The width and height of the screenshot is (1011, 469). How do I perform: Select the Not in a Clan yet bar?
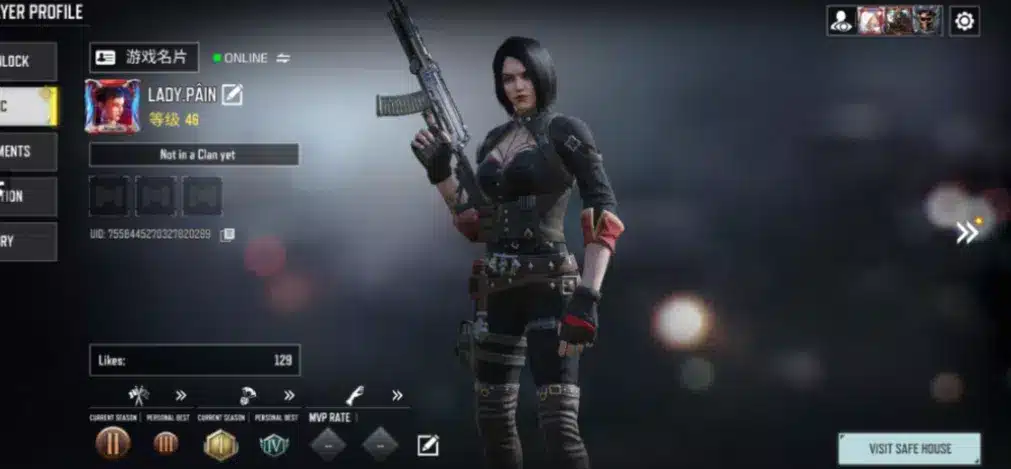click(x=194, y=155)
